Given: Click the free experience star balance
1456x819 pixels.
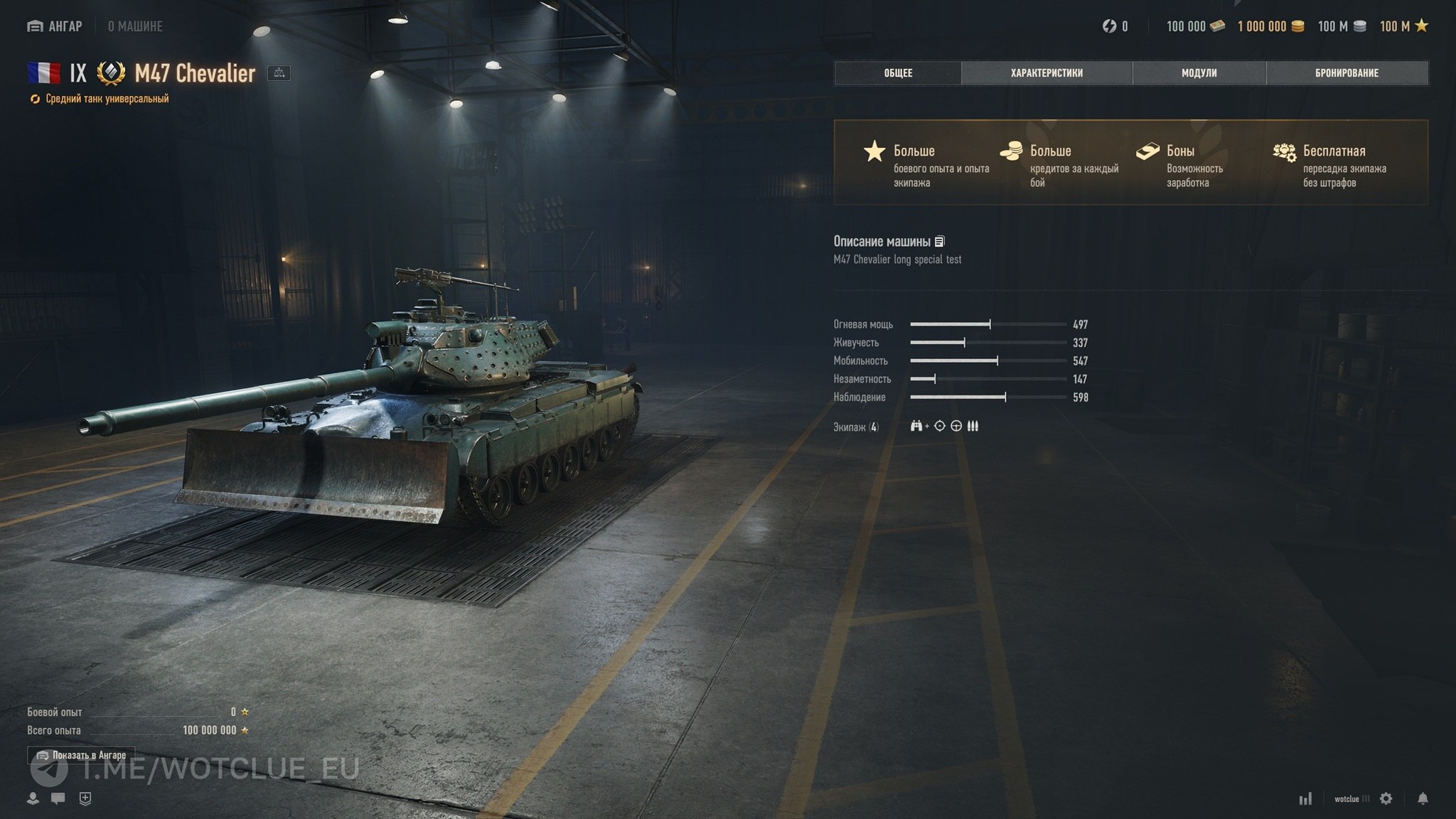Looking at the screenshot, I should click(x=1404, y=26).
